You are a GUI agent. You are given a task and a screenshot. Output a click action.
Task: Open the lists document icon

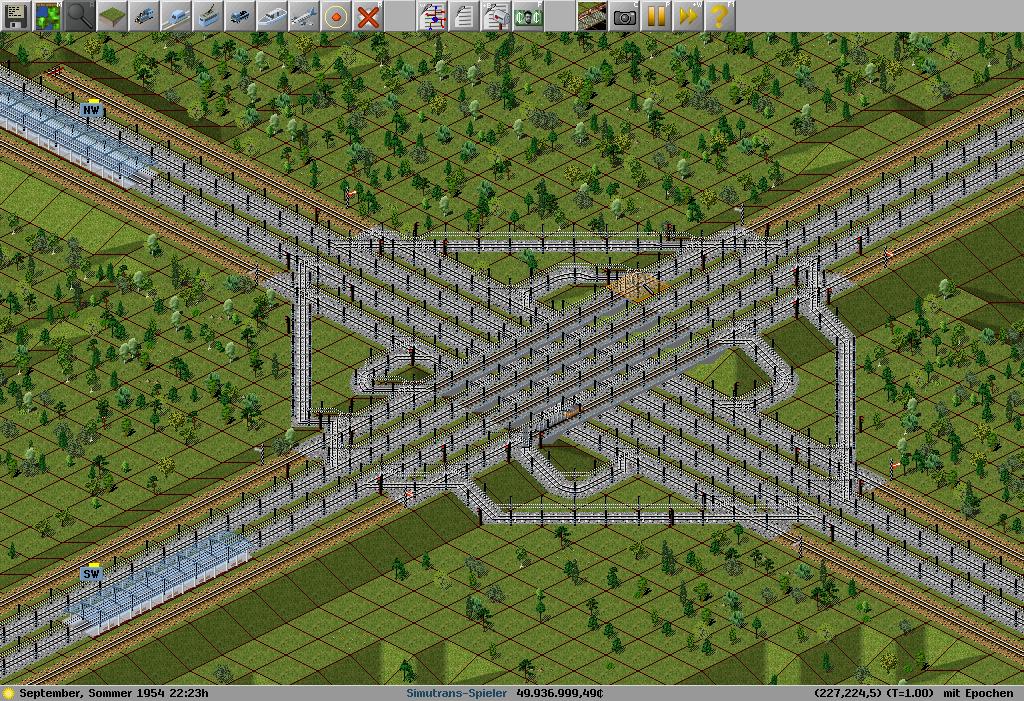(464, 15)
